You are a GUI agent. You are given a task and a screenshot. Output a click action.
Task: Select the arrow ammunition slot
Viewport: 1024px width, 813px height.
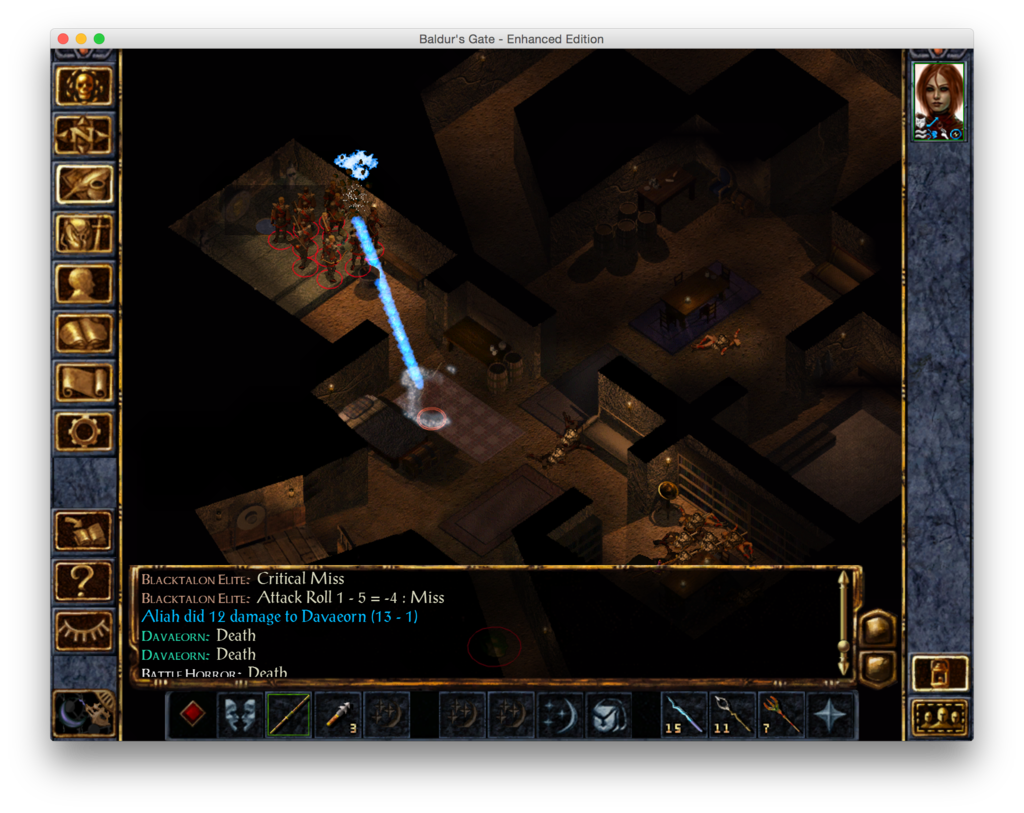tap(337, 715)
